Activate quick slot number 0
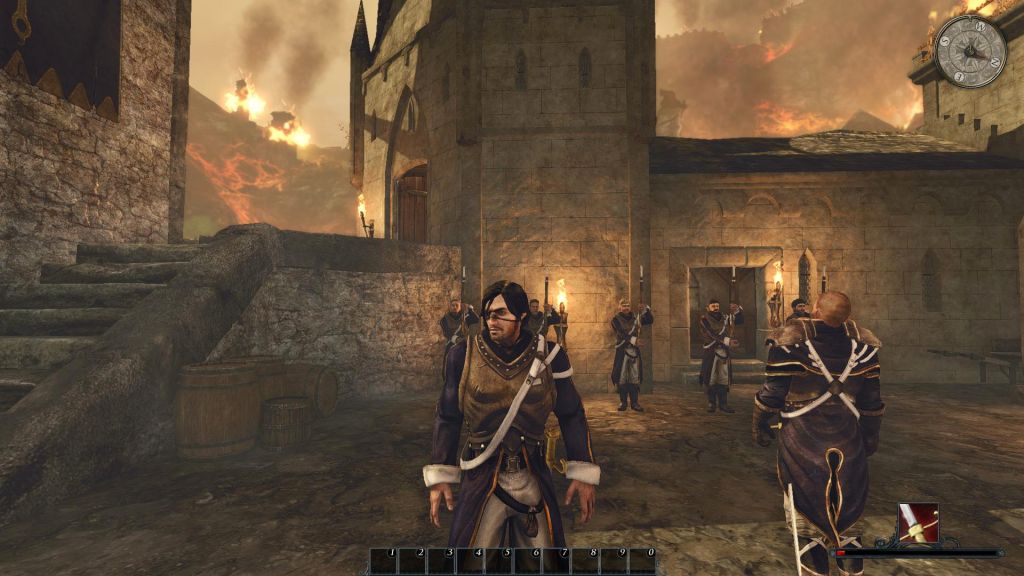 643,560
